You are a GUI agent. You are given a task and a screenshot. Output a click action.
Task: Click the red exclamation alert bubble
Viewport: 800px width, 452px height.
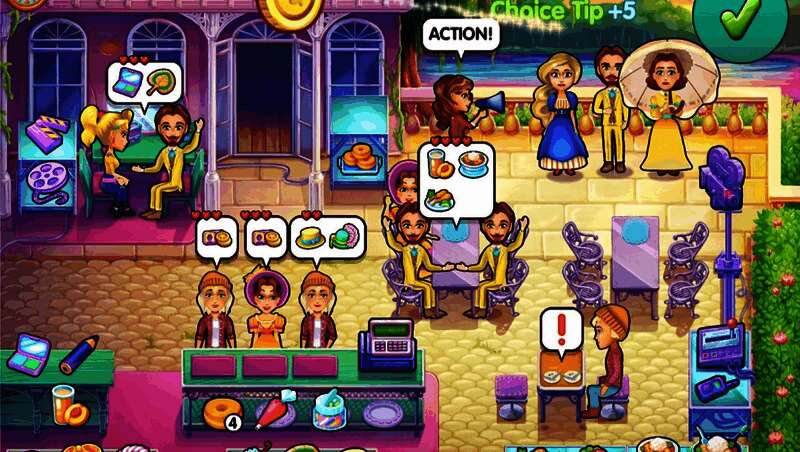pos(560,331)
